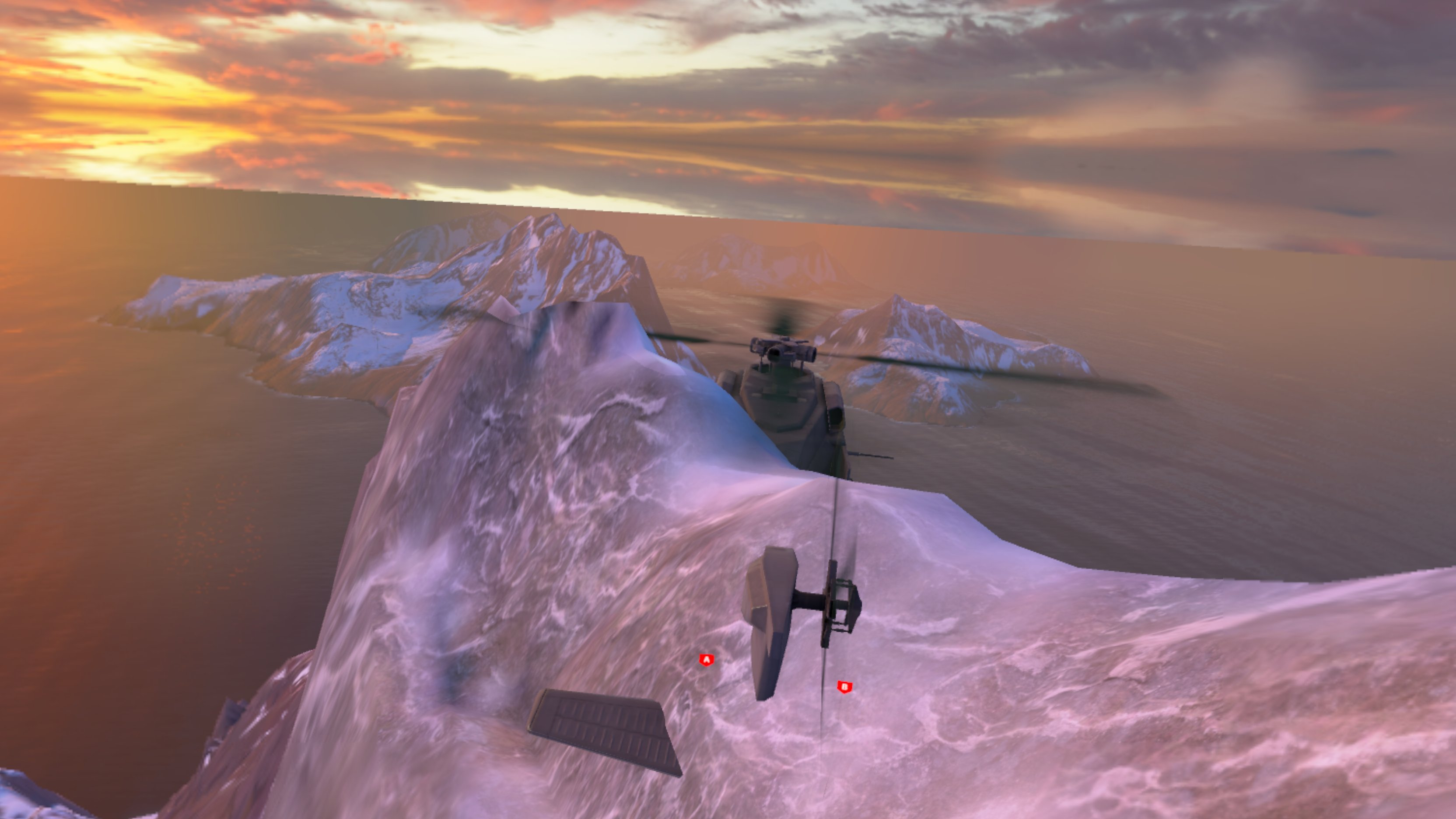Click the red objective marker B
The height and width of the screenshot is (819, 1456).
pyautogui.click(x=844, y=687)
